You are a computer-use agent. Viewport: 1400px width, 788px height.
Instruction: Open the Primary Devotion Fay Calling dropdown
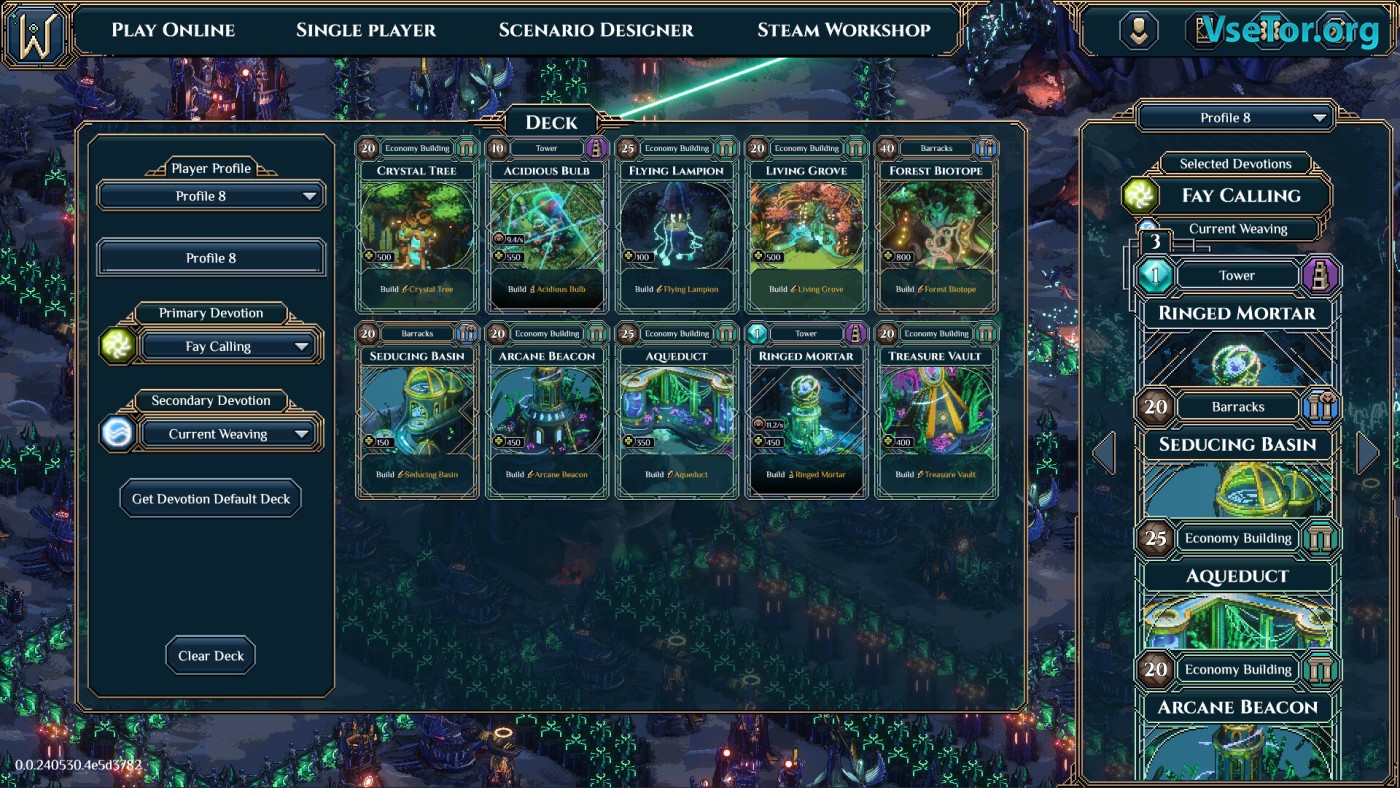click(x=232, y=347)
